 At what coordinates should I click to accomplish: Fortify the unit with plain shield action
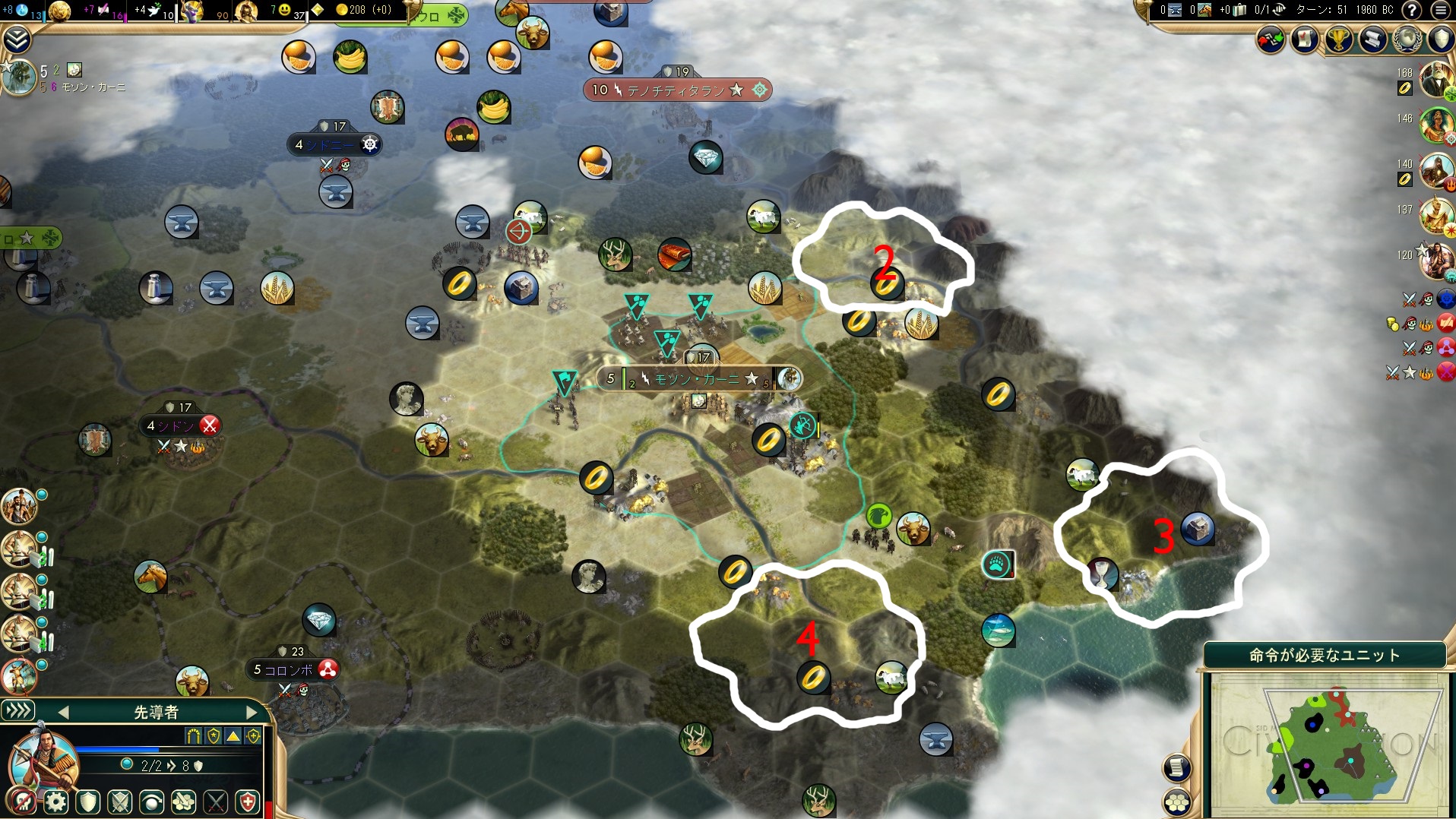tap(88, 802)
